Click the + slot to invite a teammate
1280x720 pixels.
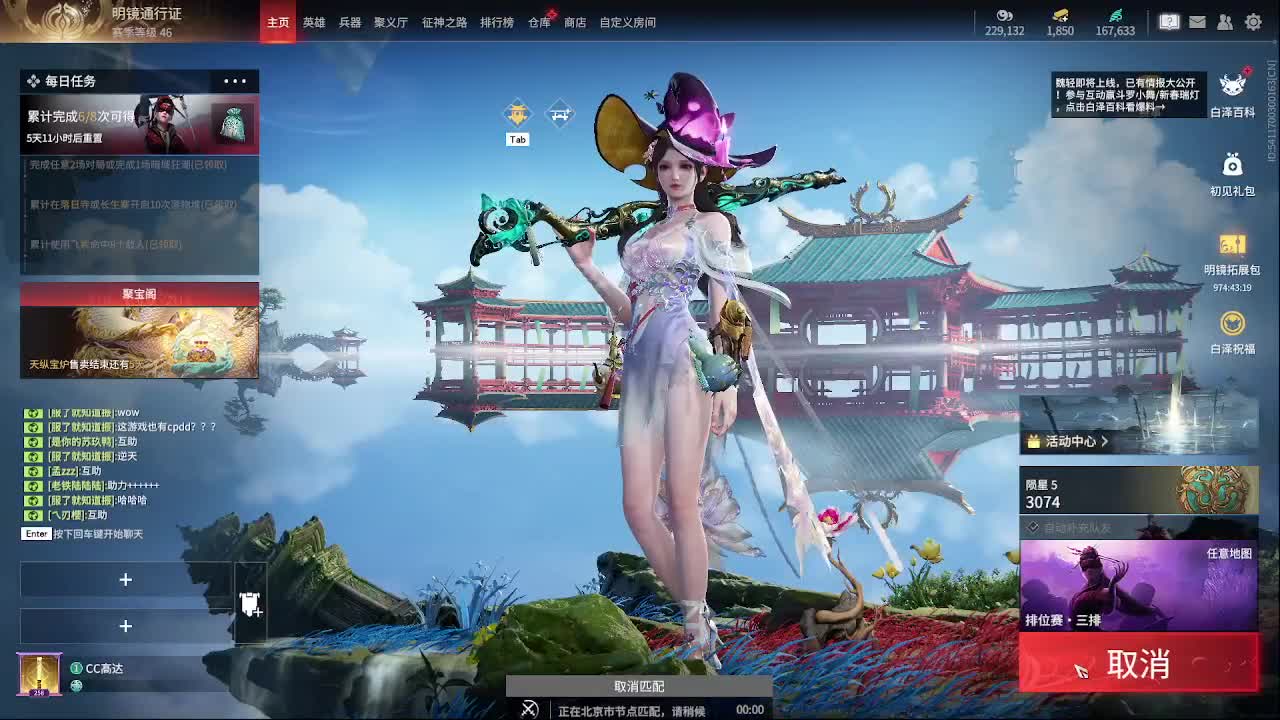126,580
